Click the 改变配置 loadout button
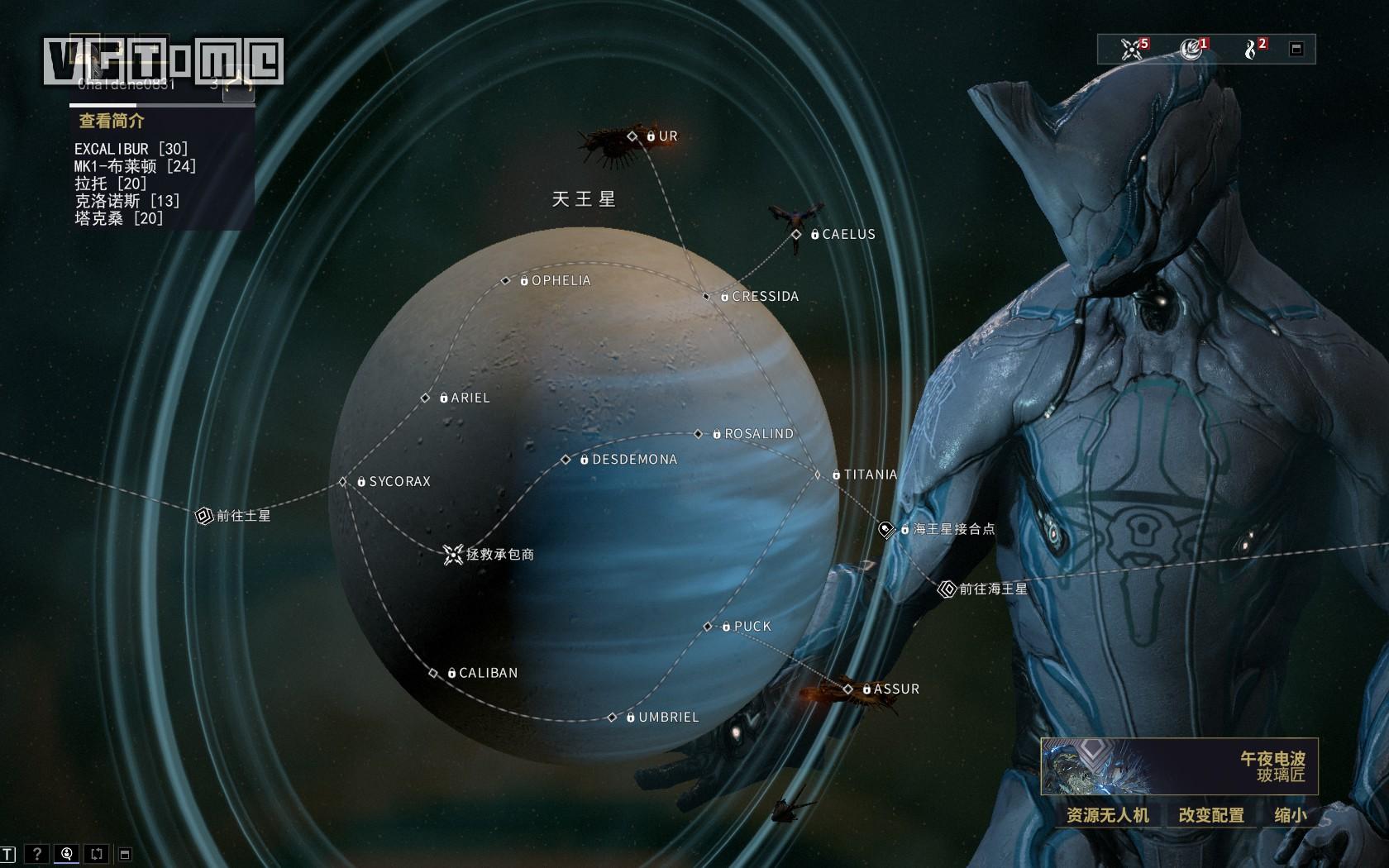 click(x=1211, y=816)
